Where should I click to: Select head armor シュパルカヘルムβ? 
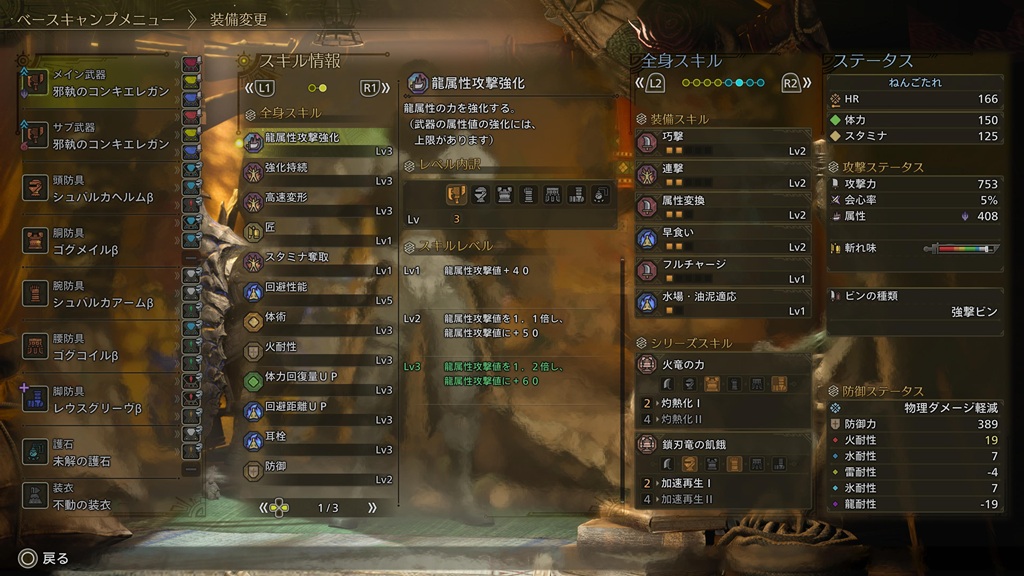click(98, 189)
